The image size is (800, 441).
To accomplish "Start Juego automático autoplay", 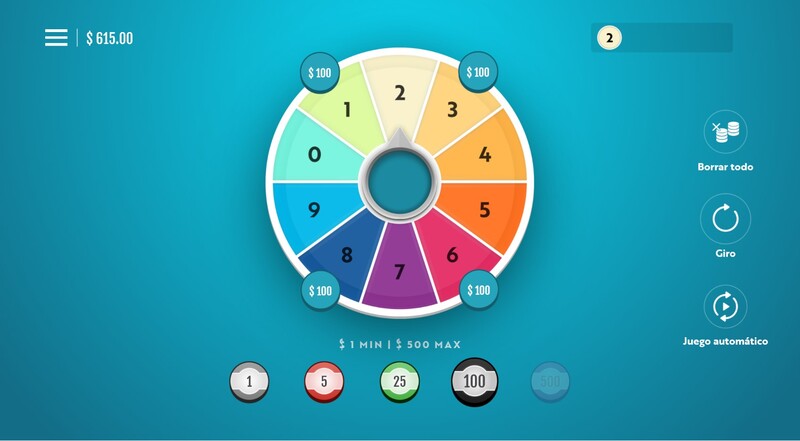I will [725, 307].
